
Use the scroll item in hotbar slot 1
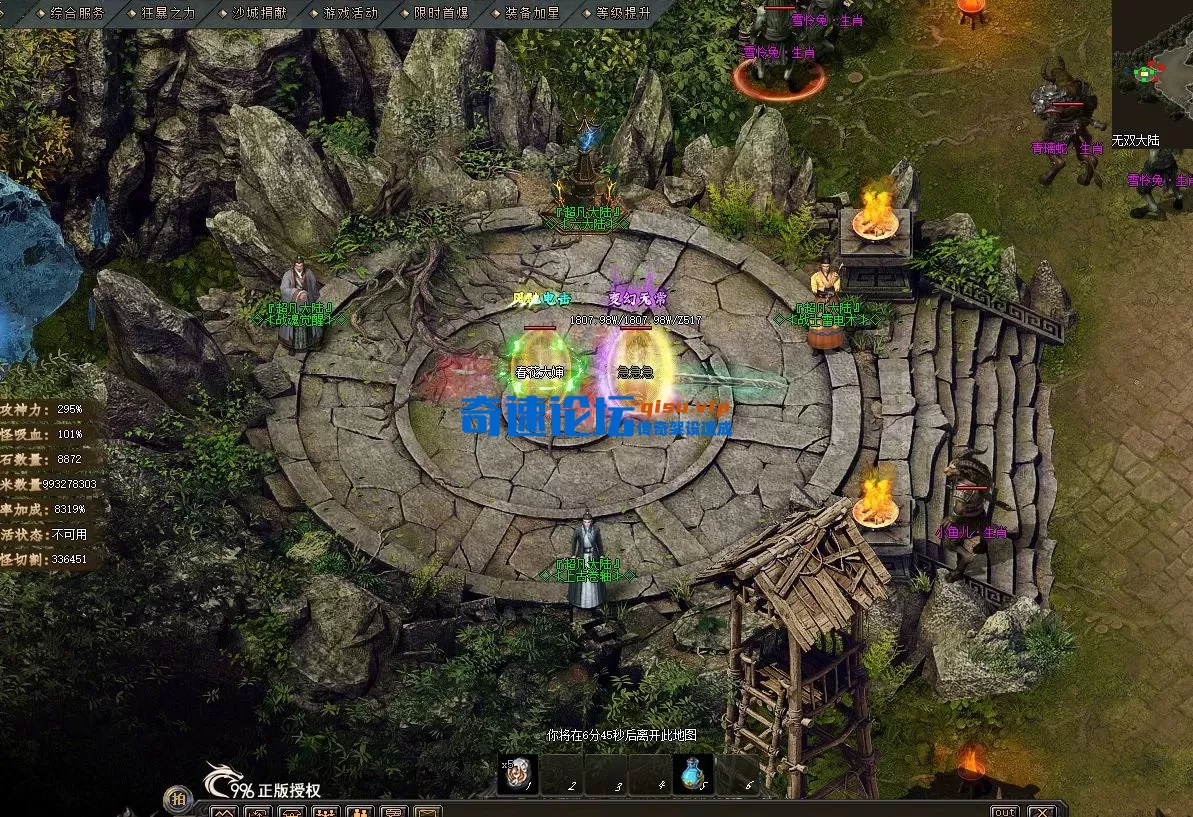tap(518, 773)
